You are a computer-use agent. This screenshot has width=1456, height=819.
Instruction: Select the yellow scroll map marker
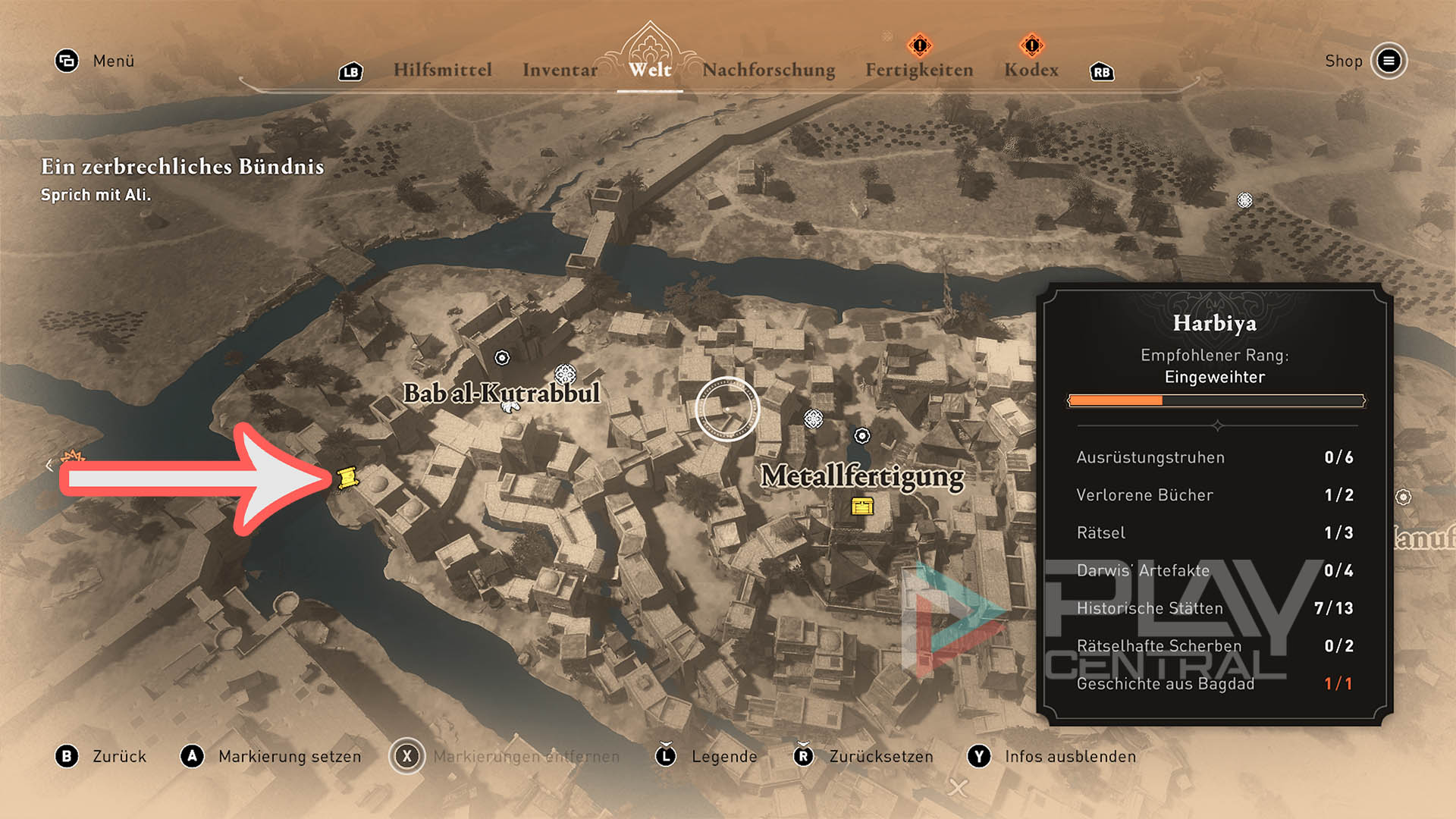pos(348,478)
